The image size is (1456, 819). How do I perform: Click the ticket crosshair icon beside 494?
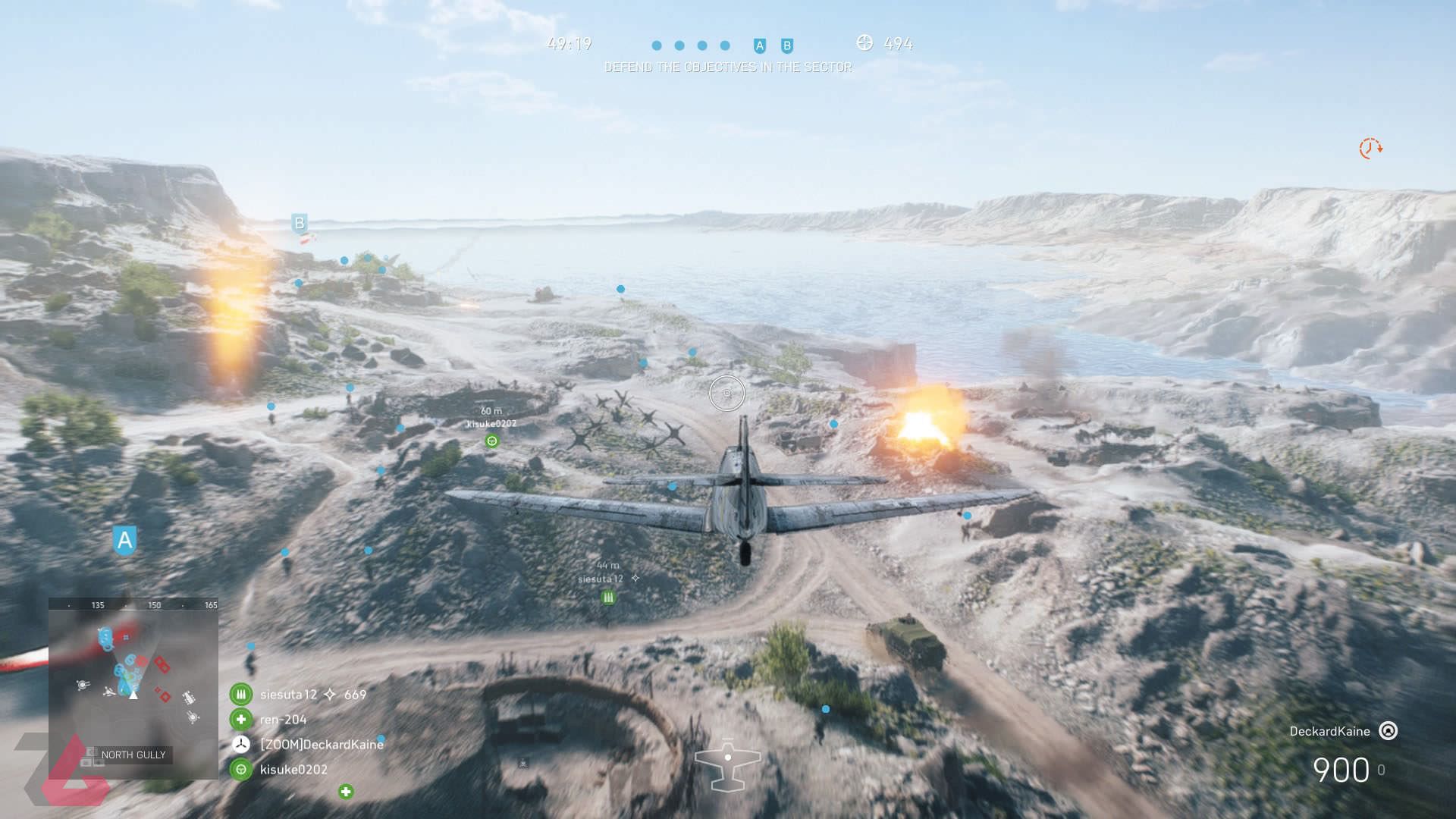click(864, 42)
